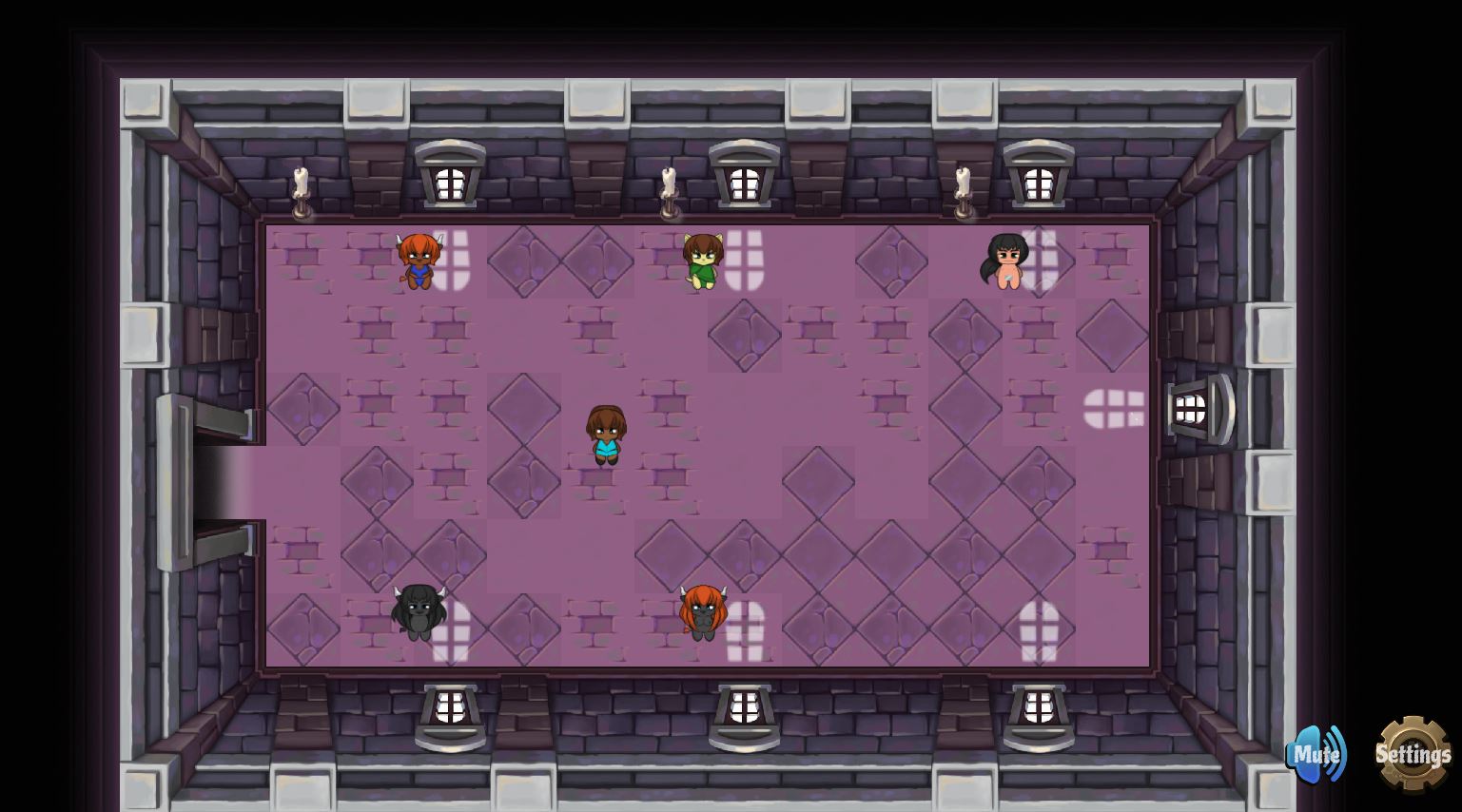Click the leftmost barred window on top wall

tap(449, 179)
